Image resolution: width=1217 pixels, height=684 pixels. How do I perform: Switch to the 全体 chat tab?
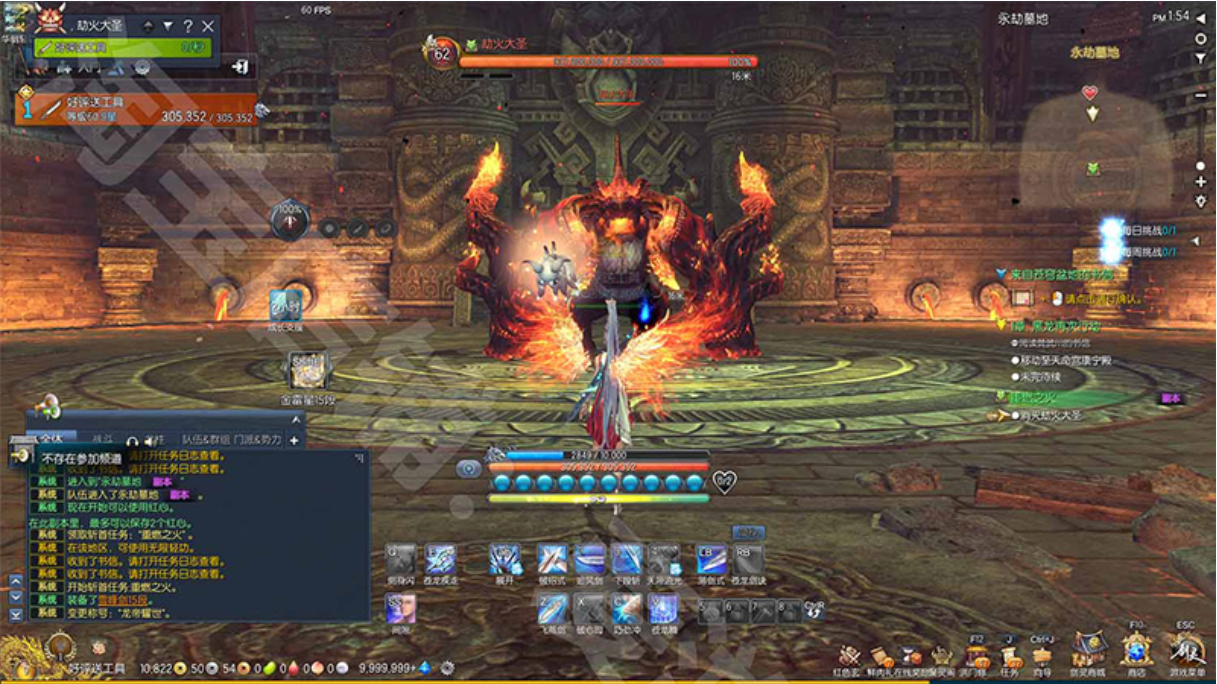click(50, 439)
